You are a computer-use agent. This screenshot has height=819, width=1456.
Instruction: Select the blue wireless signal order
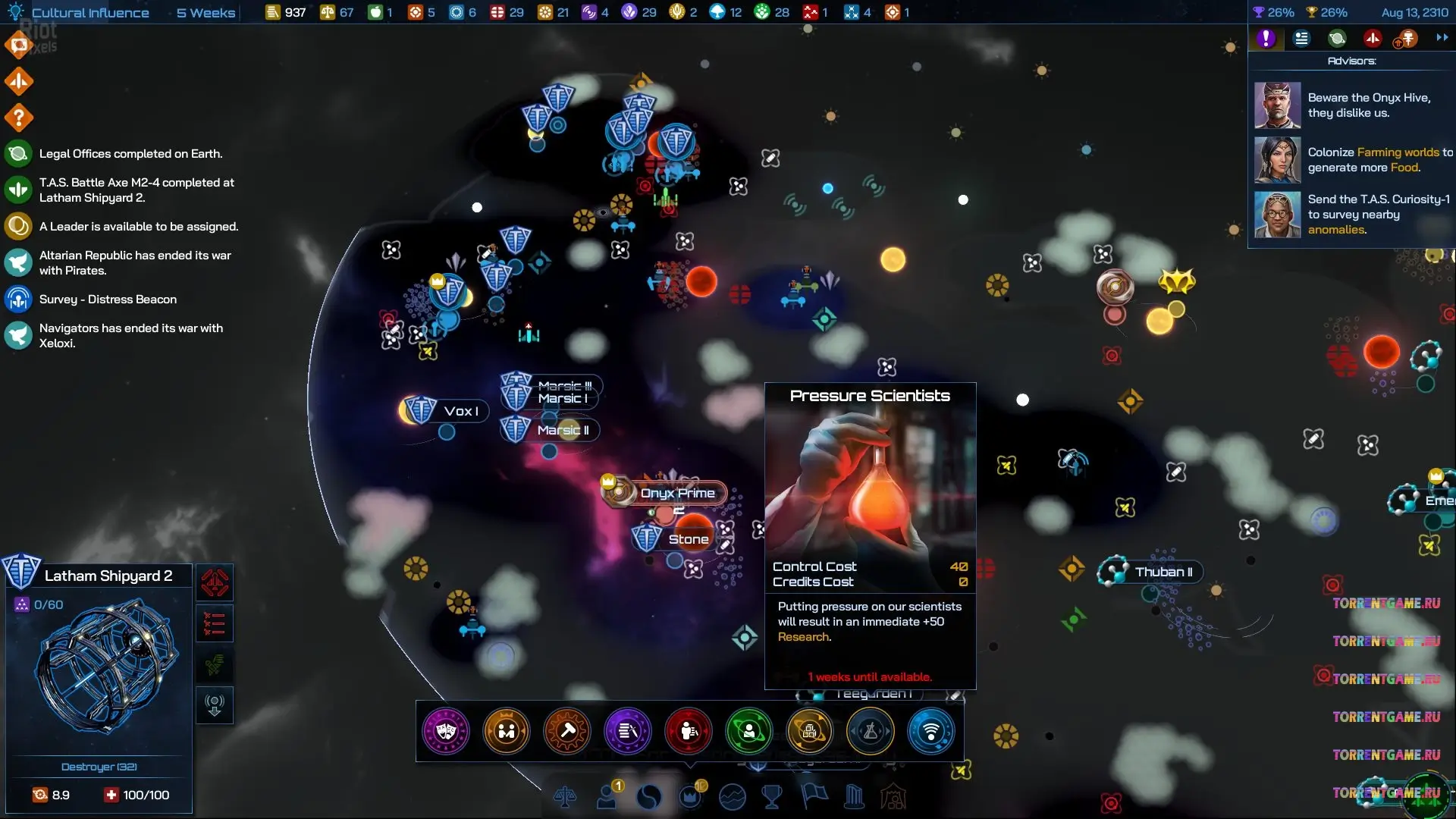point(930,731)
